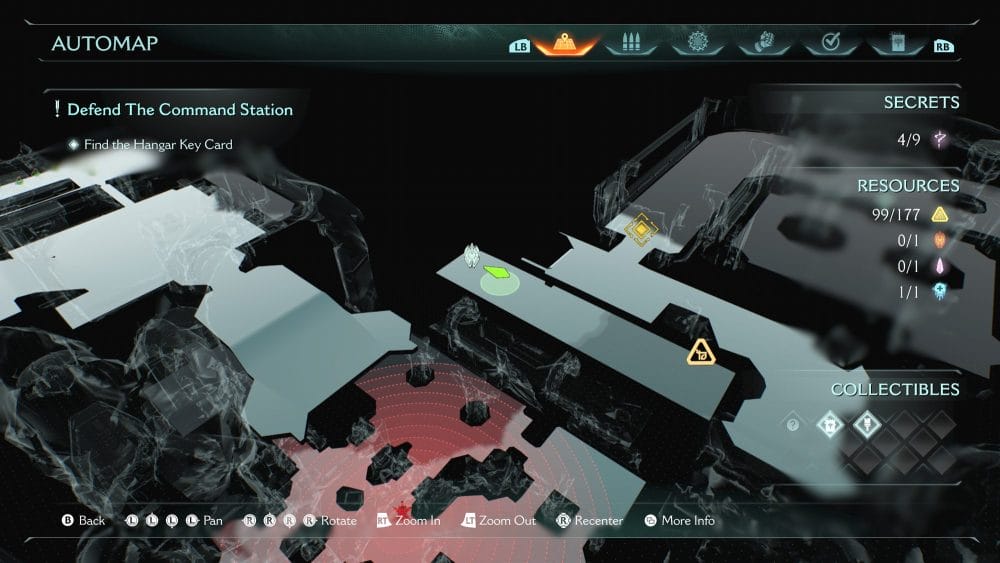Click the gold diamond marker on the map
The height and width of the screenshot is (563, 1000).
[640, 230]
